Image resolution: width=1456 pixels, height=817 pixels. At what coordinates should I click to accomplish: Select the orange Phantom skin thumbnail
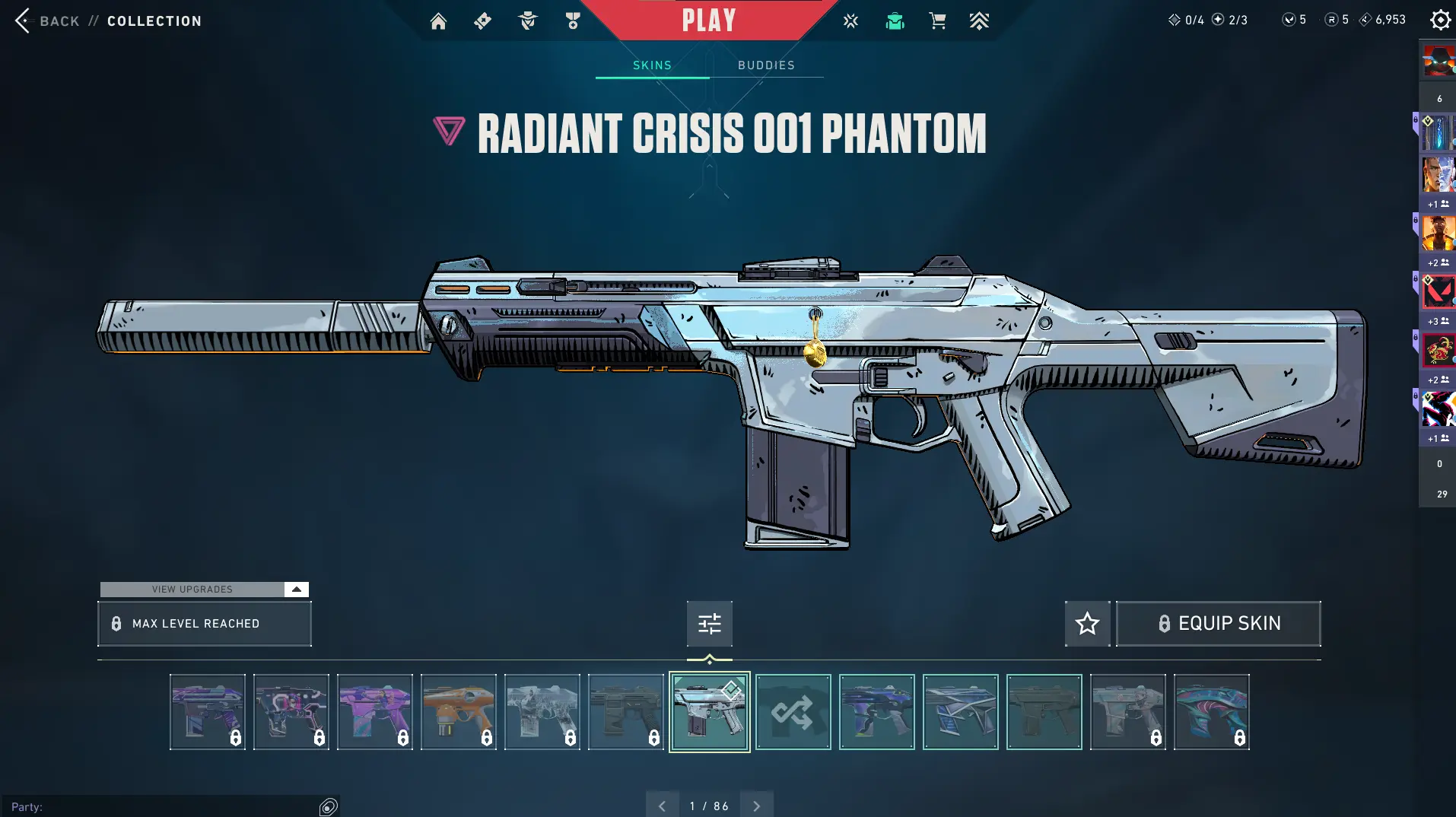click(x=458, y=712)
